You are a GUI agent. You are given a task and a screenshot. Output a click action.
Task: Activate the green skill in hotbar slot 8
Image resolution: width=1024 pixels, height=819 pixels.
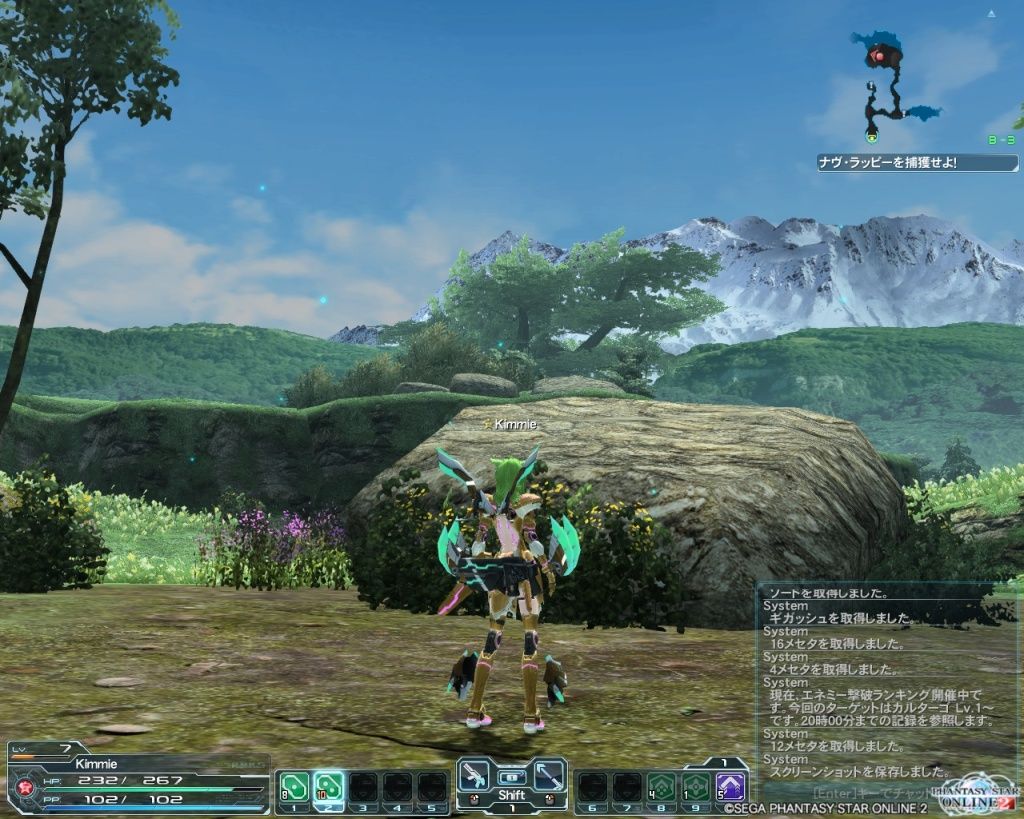(660, 786)
